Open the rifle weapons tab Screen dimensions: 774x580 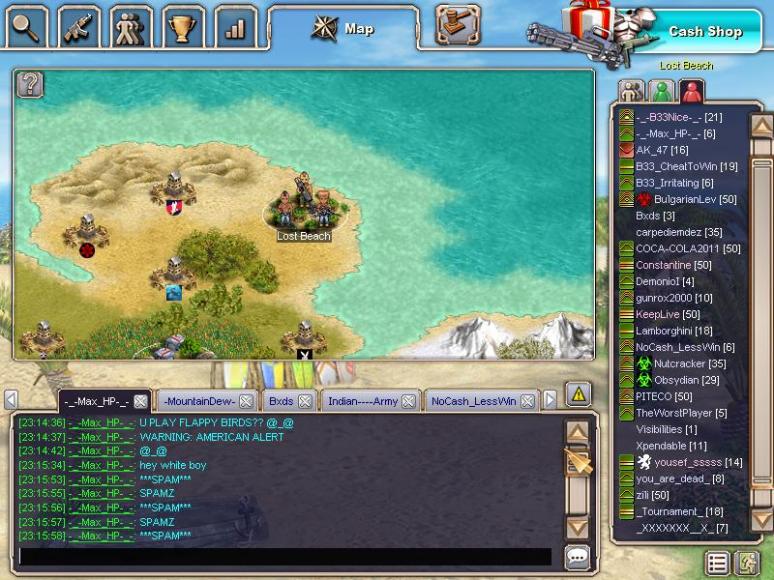(79, 26)
